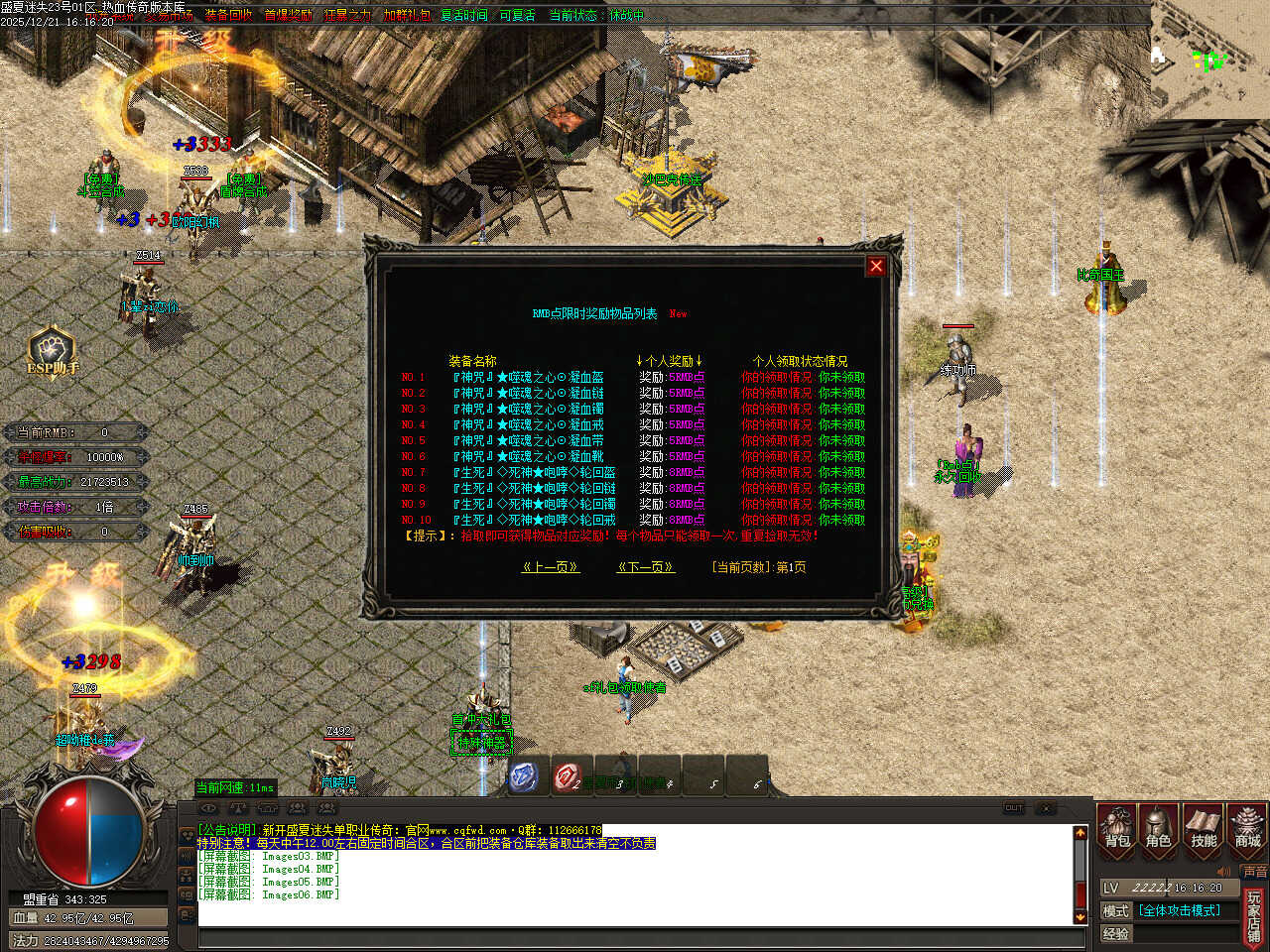The height and width of the screenshot is (952, 1270).
Task: Open 装备回收 equipment recycling menu
Action: pos(229,15)
